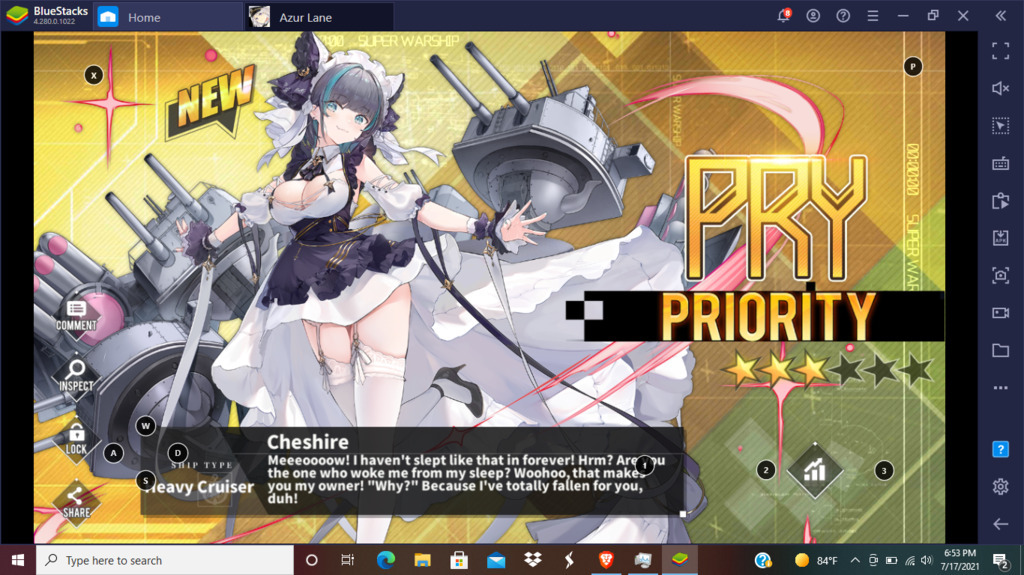Inspect the ship with magnifier button
The width and height of the screenshot is (1024, 575).
[76, 374]
